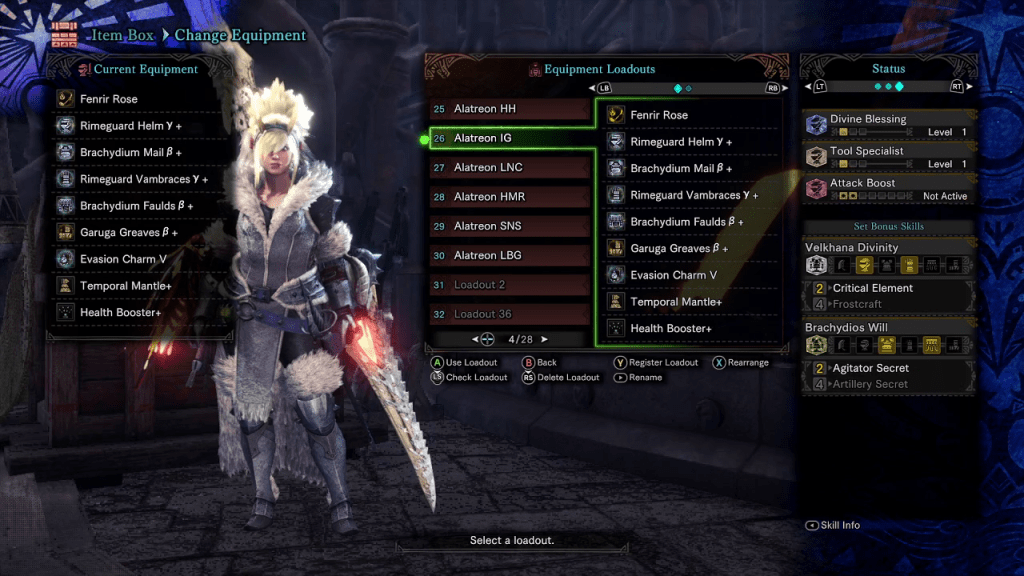Viewport: 1024px width, 576px height.
Task: Show the Divine Blessing skill details
Action: [x=887, y=125]
